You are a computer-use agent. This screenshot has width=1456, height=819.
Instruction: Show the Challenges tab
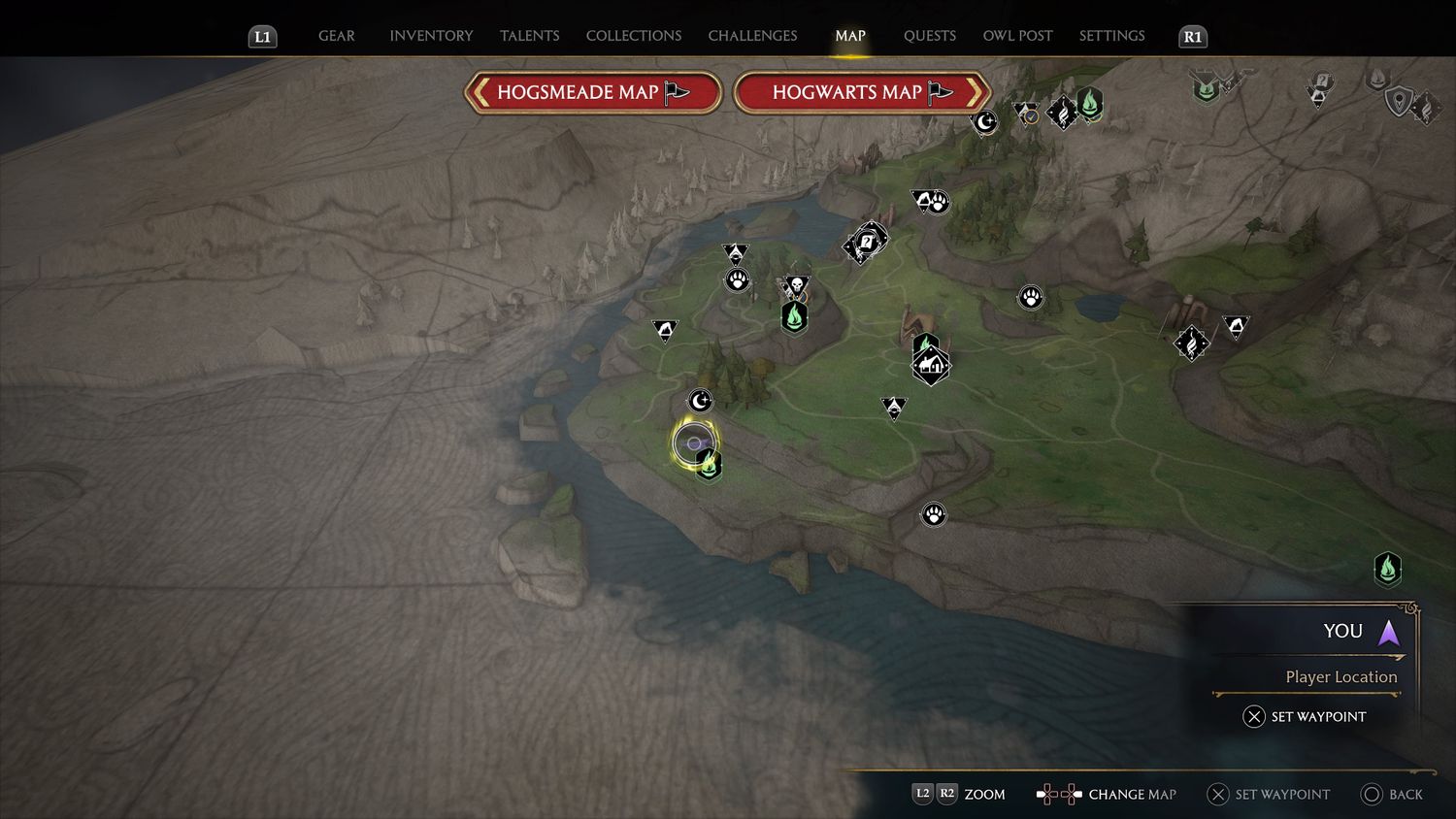[x=752, y=36]
